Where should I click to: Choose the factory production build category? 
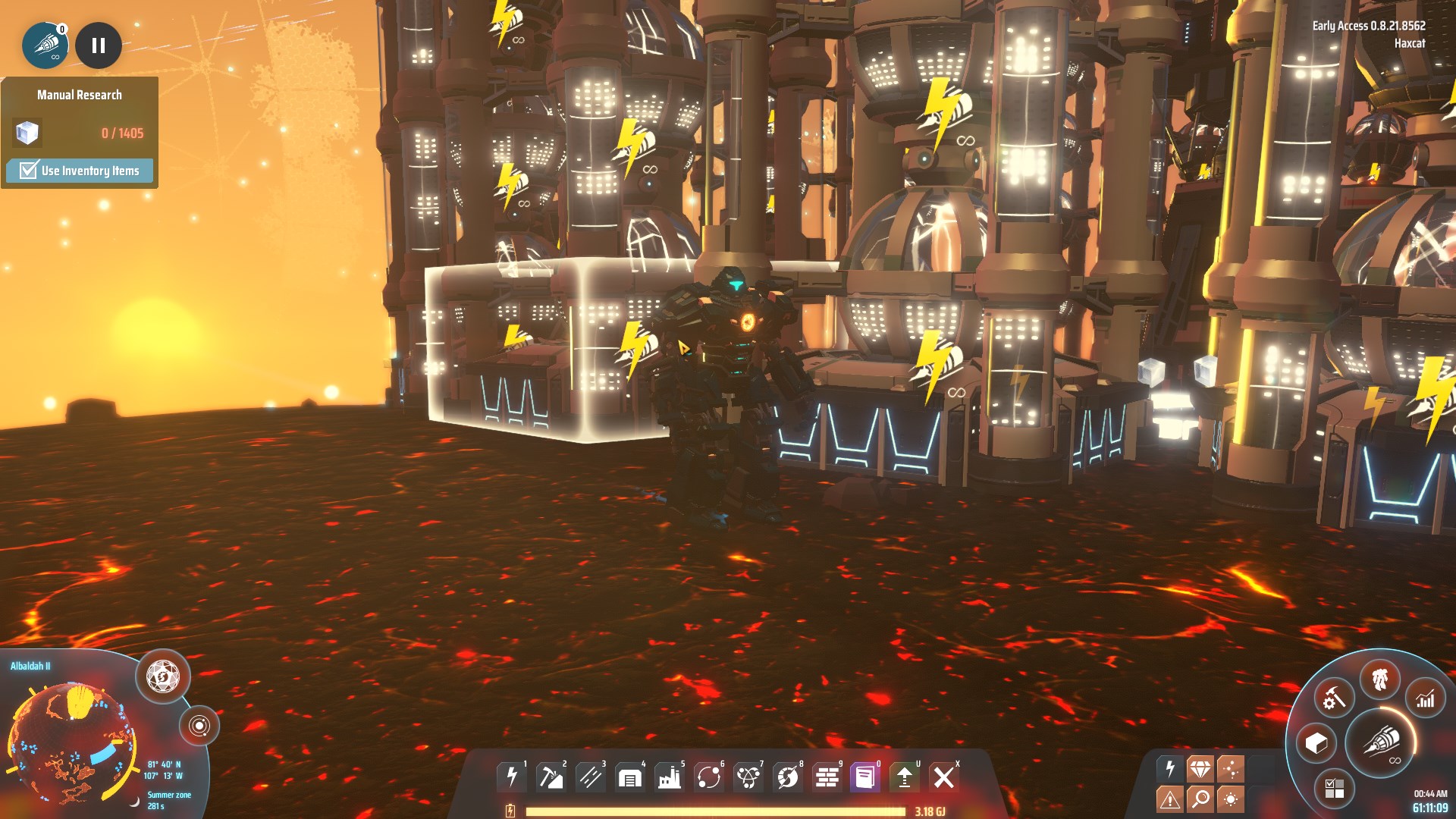pyautogui.click(x=670, y=777)
